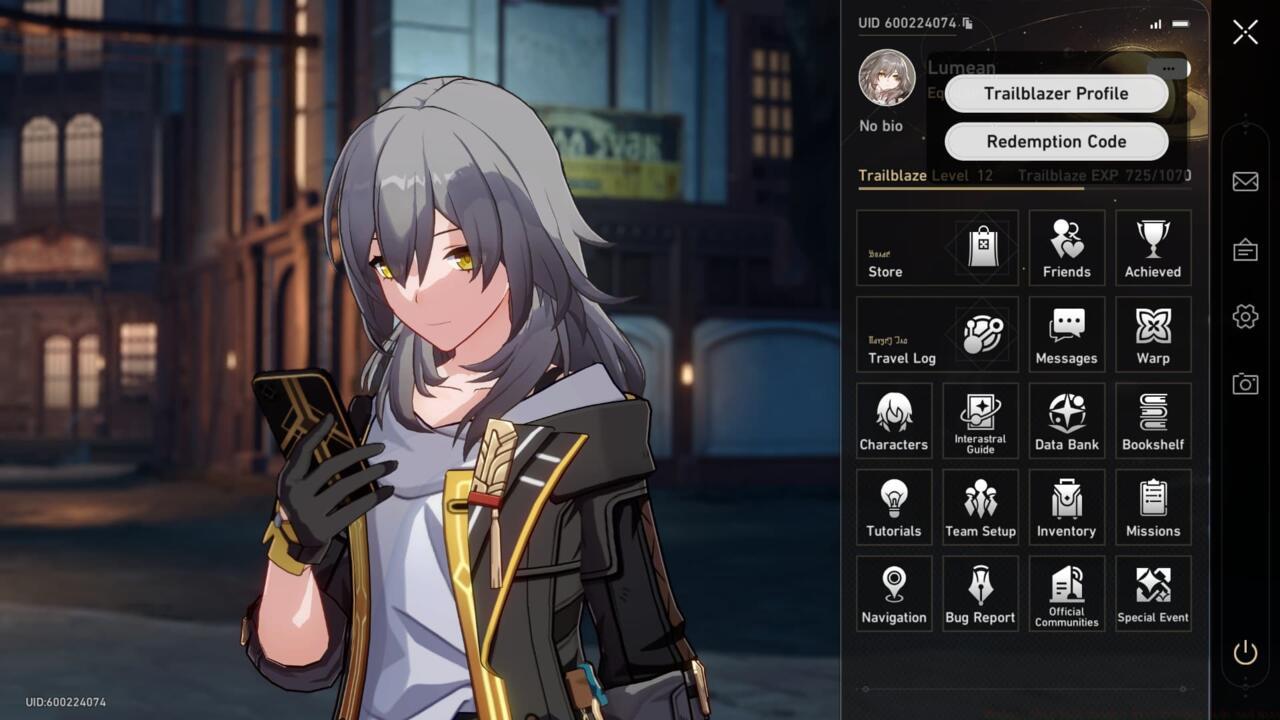Screen dimensions: 1280x720
Task: Select the Characters menu icon
Action: [x=893, y=420]
